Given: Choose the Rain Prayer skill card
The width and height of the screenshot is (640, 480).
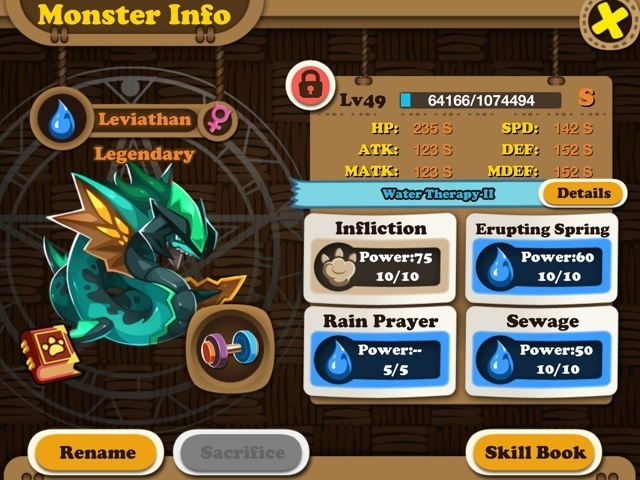Looking at the screenshot, I should (x=381, y=347).
